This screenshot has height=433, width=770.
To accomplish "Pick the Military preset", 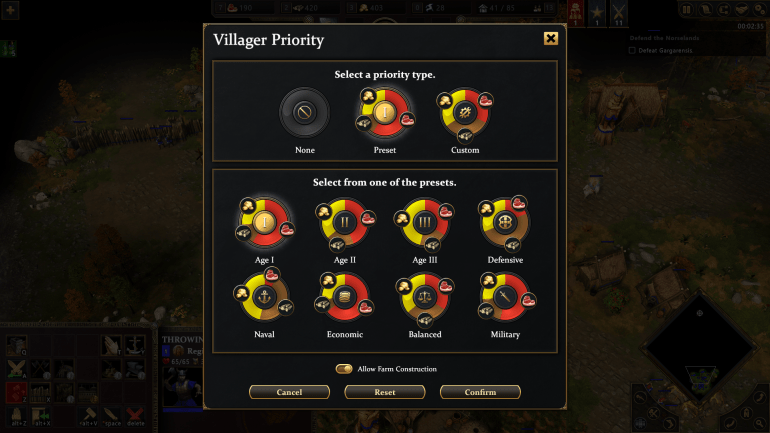I will pos(505,297).
